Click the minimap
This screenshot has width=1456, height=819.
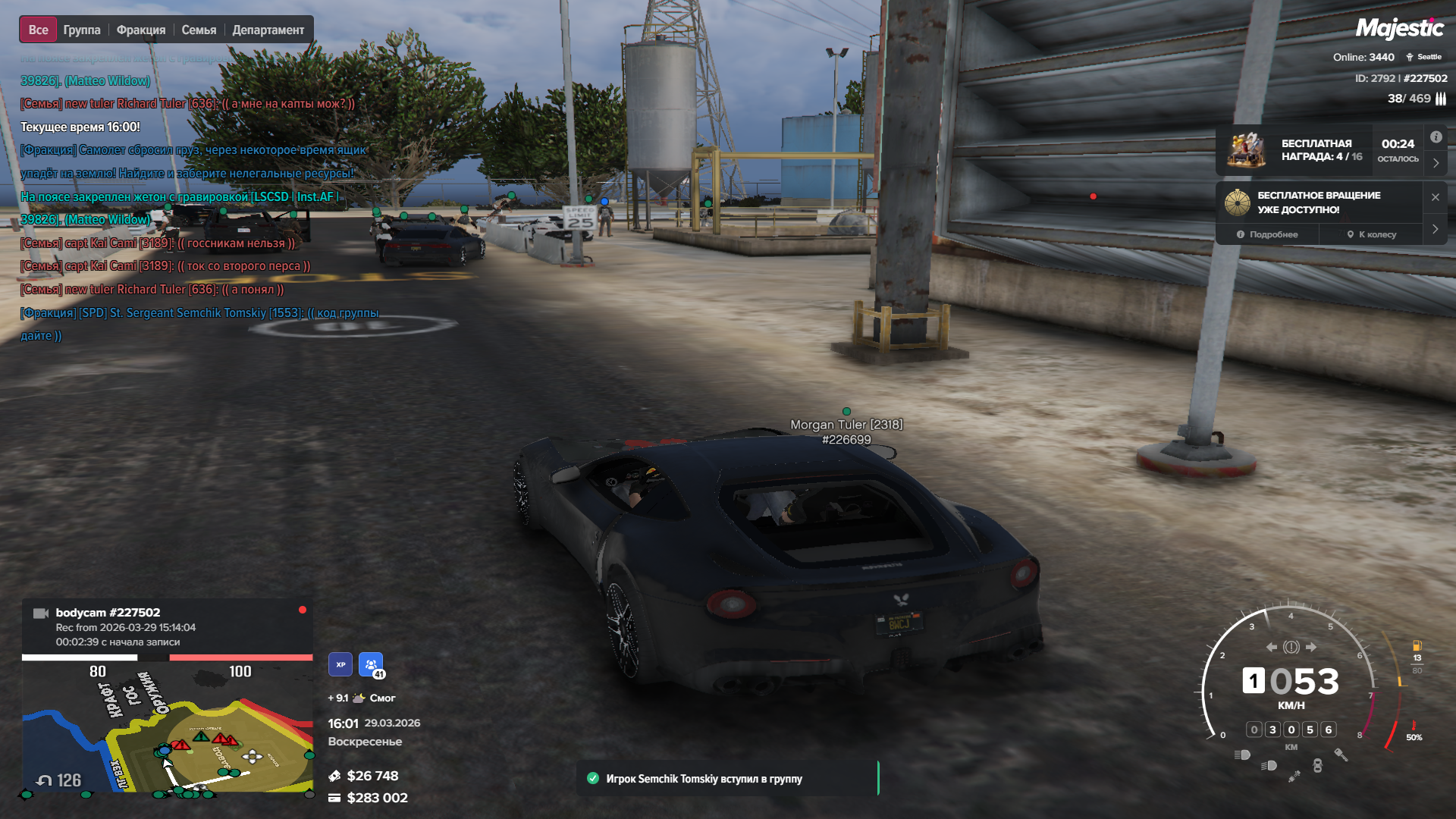[x=167, y=728]
